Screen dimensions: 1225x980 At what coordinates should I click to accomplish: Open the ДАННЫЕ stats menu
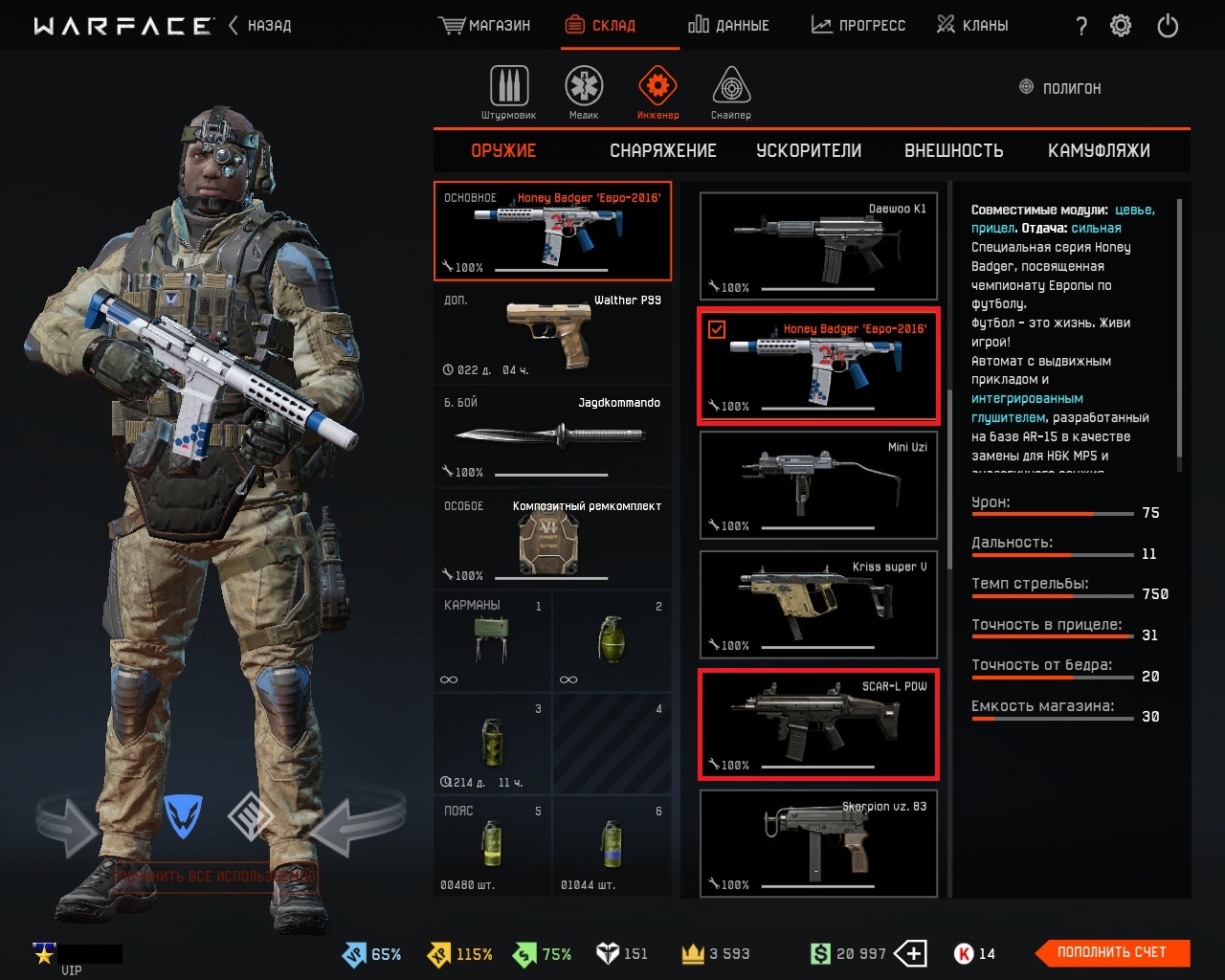[x=728, y=26]
